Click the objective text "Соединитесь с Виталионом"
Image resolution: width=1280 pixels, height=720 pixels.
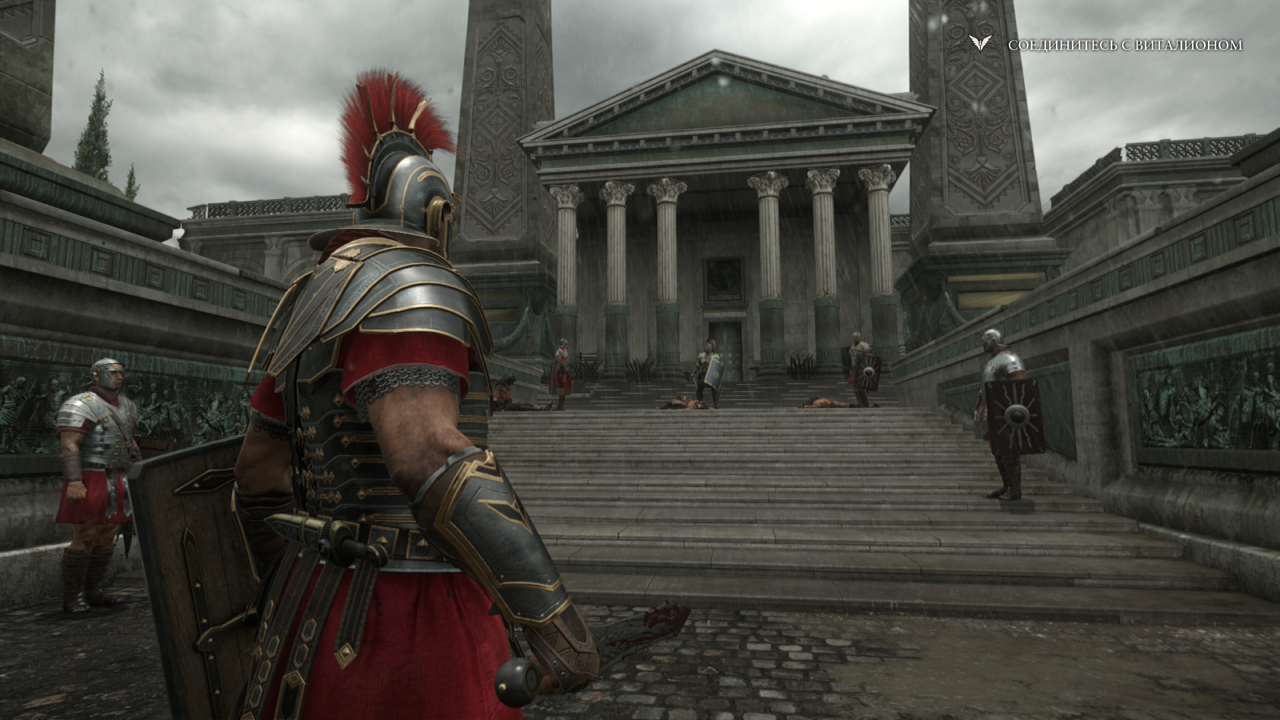click(x=1125, y=45)
